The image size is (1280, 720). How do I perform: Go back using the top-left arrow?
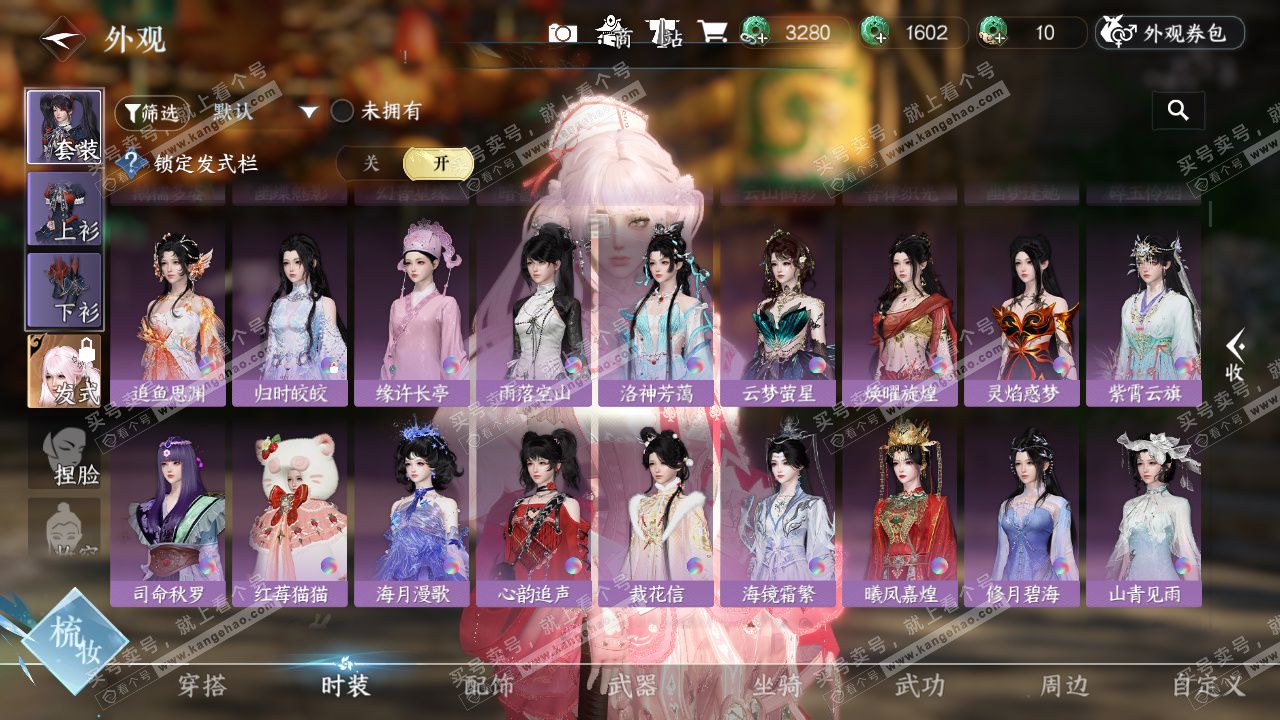[x=61, y=40]
